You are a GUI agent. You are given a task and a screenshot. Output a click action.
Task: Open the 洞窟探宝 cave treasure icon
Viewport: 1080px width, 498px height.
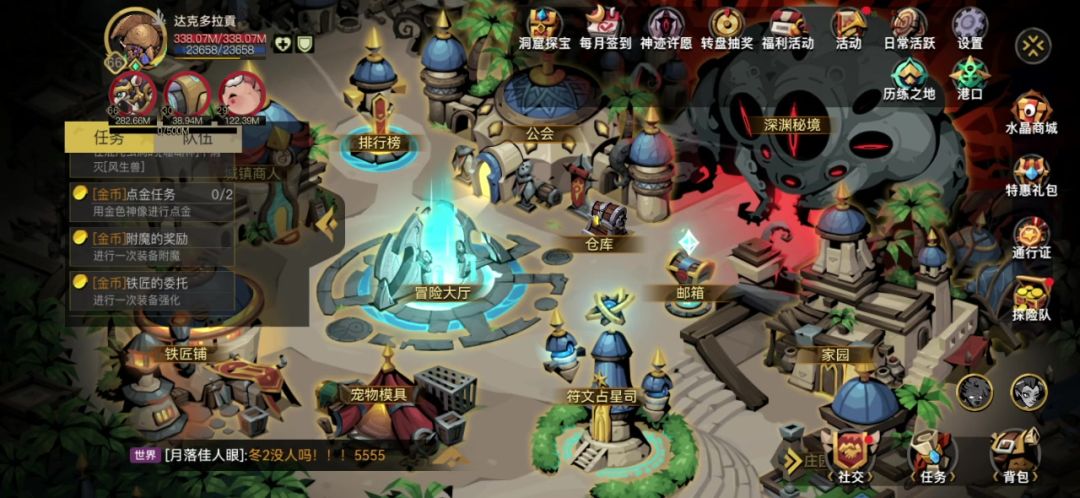546,25
